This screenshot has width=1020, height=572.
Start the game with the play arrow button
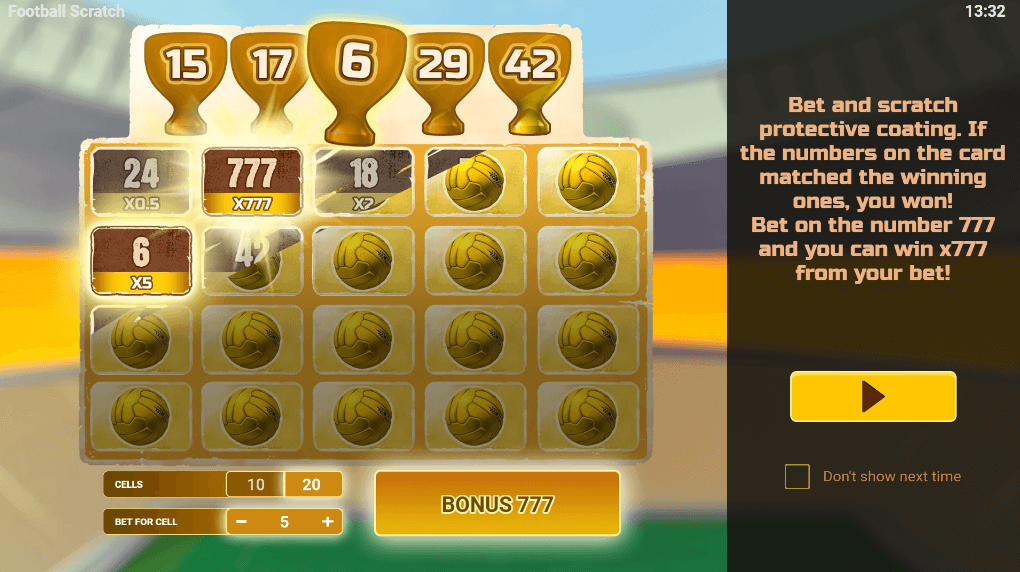(x=873, y=397)
